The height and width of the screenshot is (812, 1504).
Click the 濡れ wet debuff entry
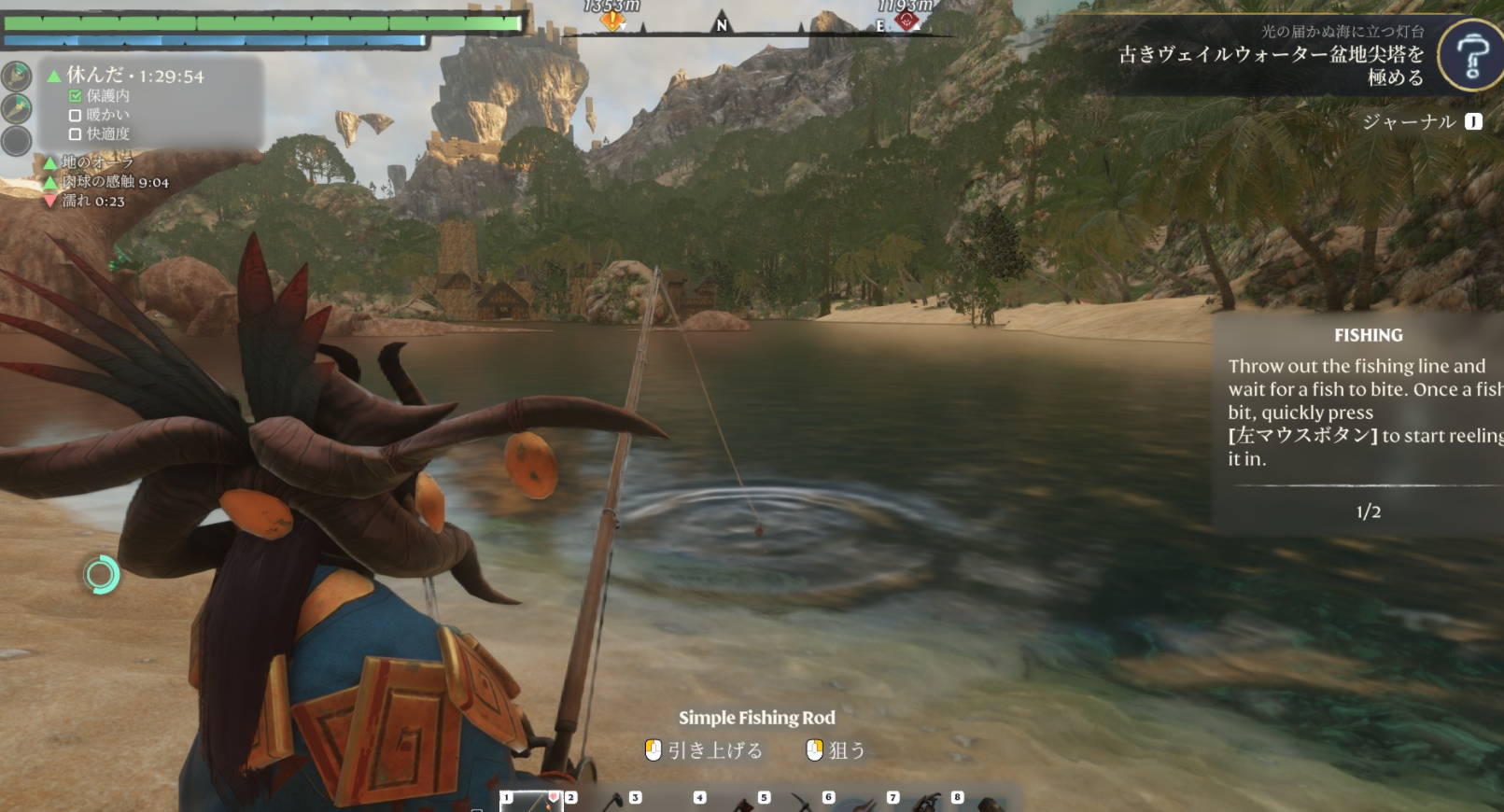click(x=92, y=201)
